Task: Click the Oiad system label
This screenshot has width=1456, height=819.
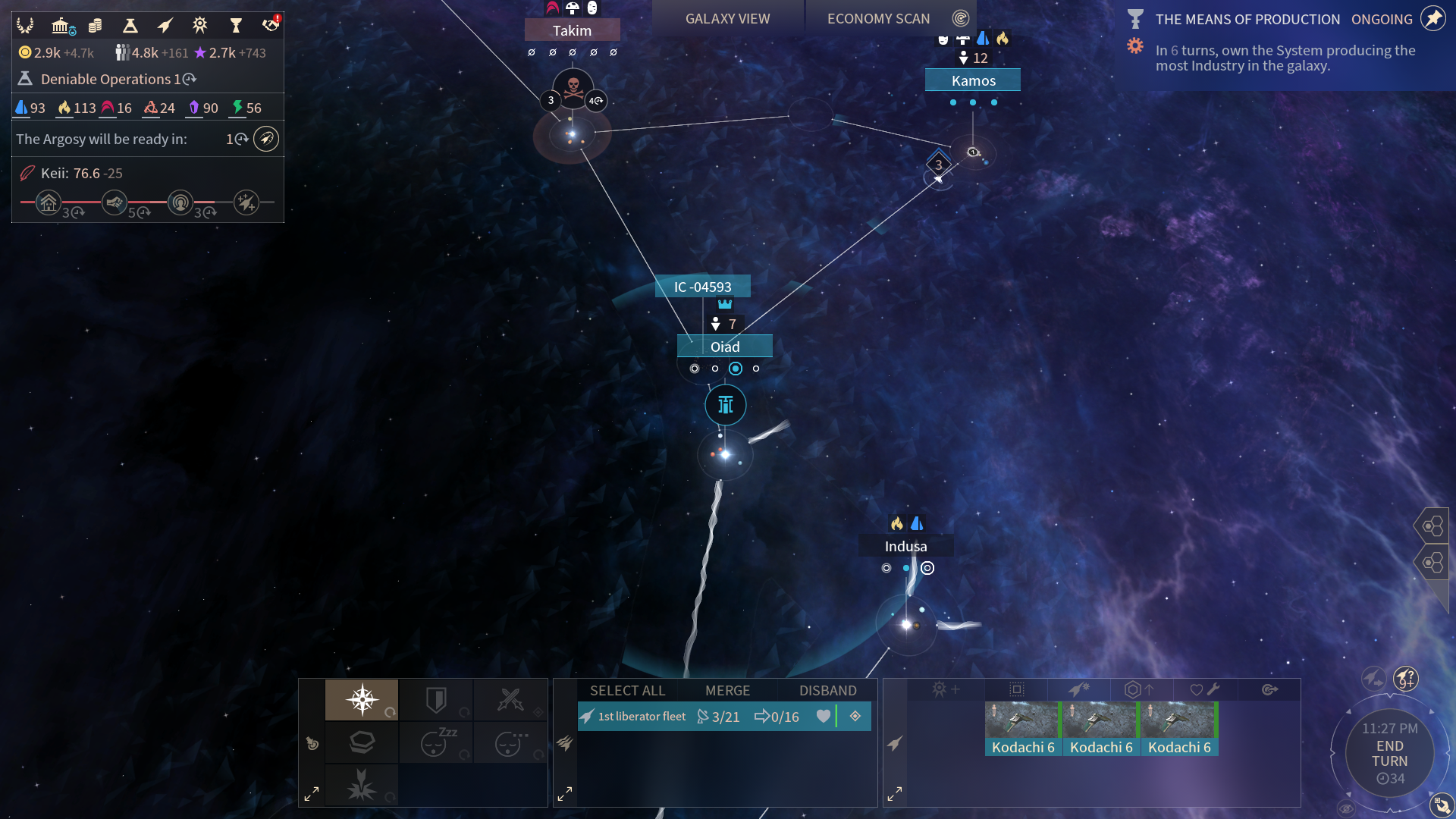Action: coord(725,347)
